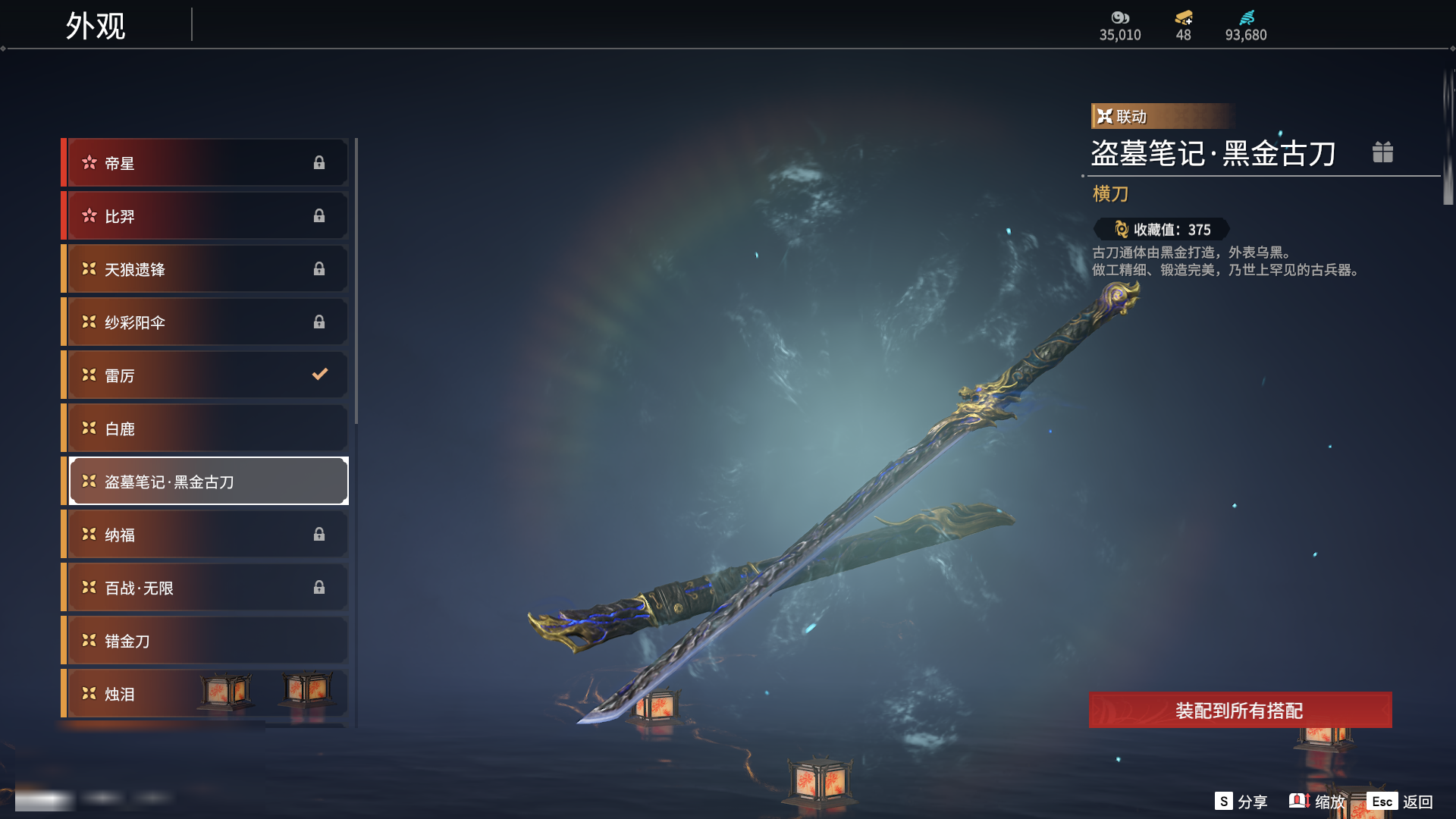Viewport: 1456px width, 819px height.
Task: Select 天狼遗锋 from the list
Action: pyautogui.click(x=206, y=269)
